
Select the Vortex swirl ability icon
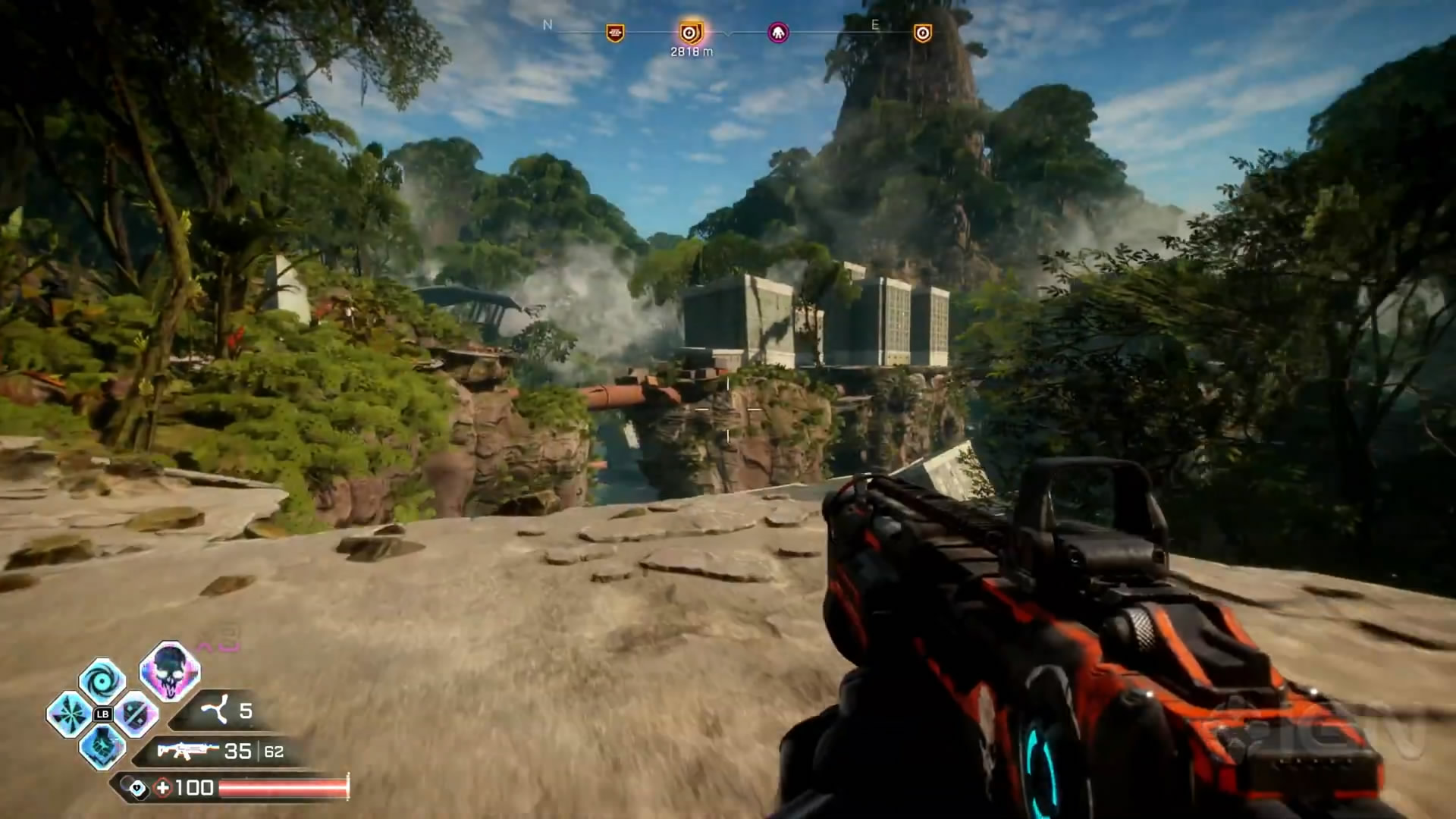[x=102, y=680]
